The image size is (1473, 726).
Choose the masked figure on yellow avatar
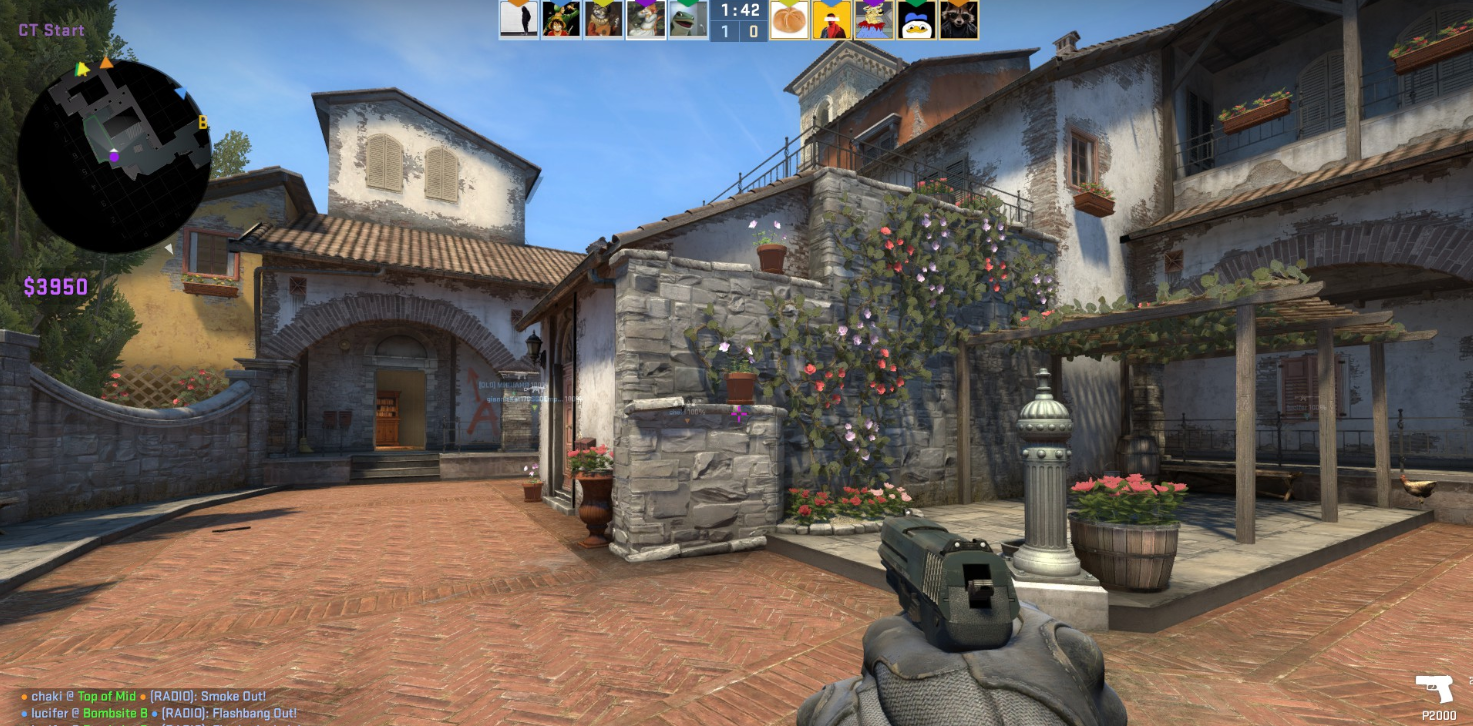coord(831,20)
